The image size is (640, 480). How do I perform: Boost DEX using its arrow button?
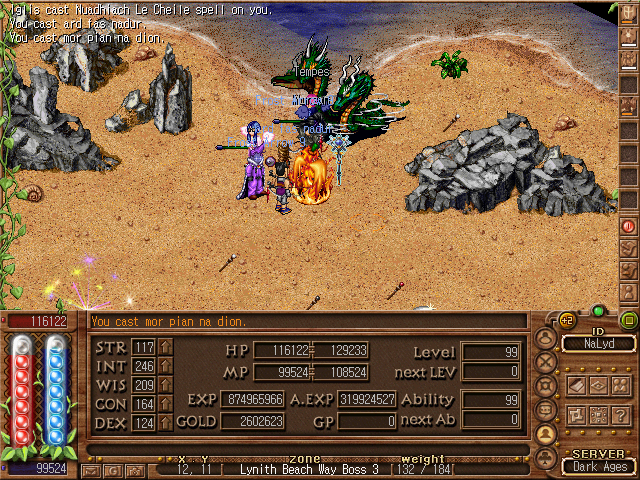[165, 423]
